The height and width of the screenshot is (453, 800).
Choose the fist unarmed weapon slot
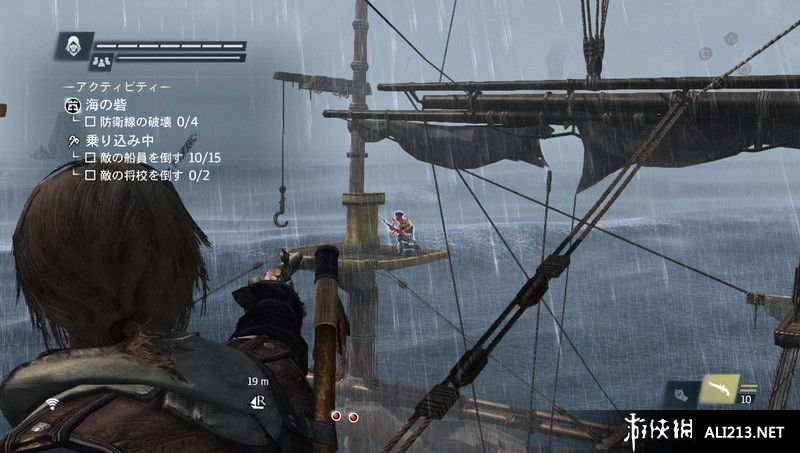click(x=681, y=396)
